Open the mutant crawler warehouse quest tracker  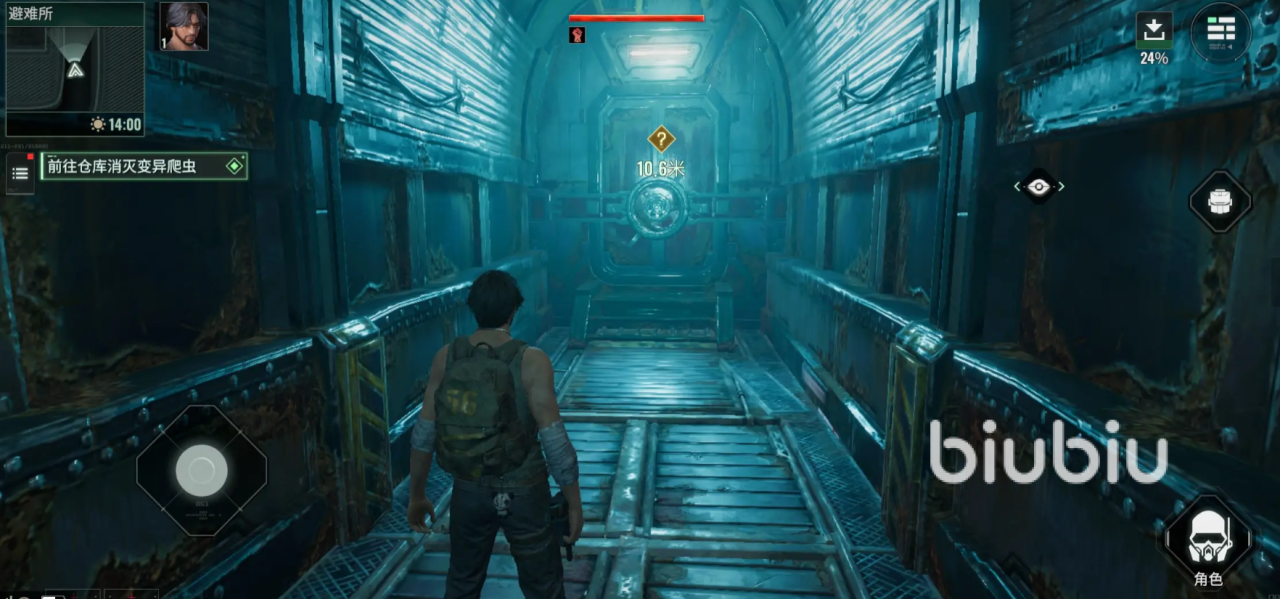pyautogui.click(x=144, y=166)
